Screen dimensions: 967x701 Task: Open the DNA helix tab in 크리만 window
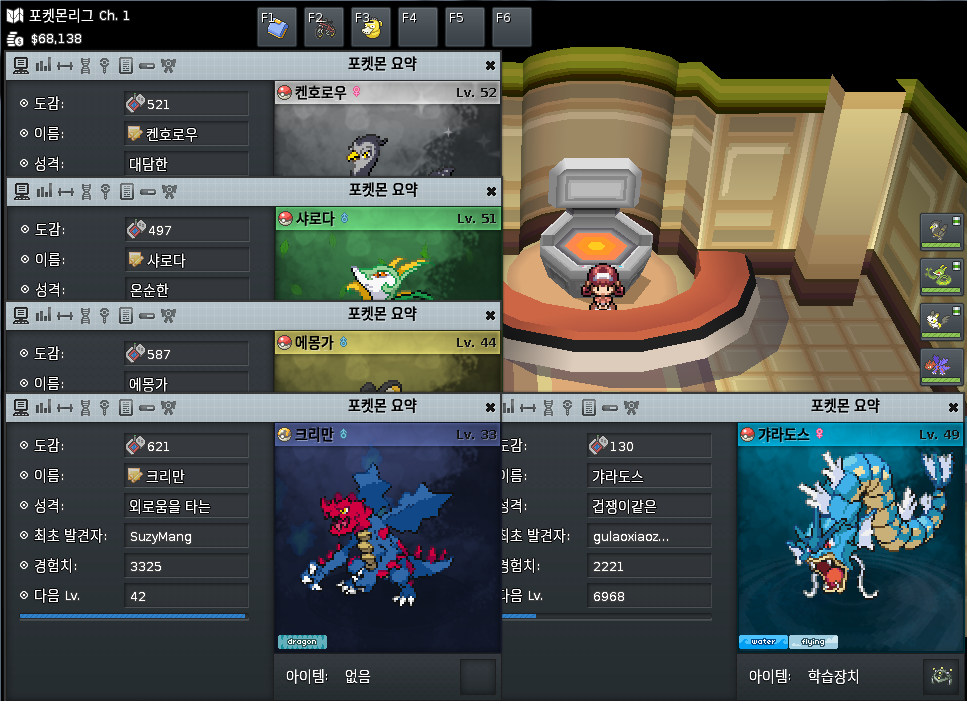point(86,407)
